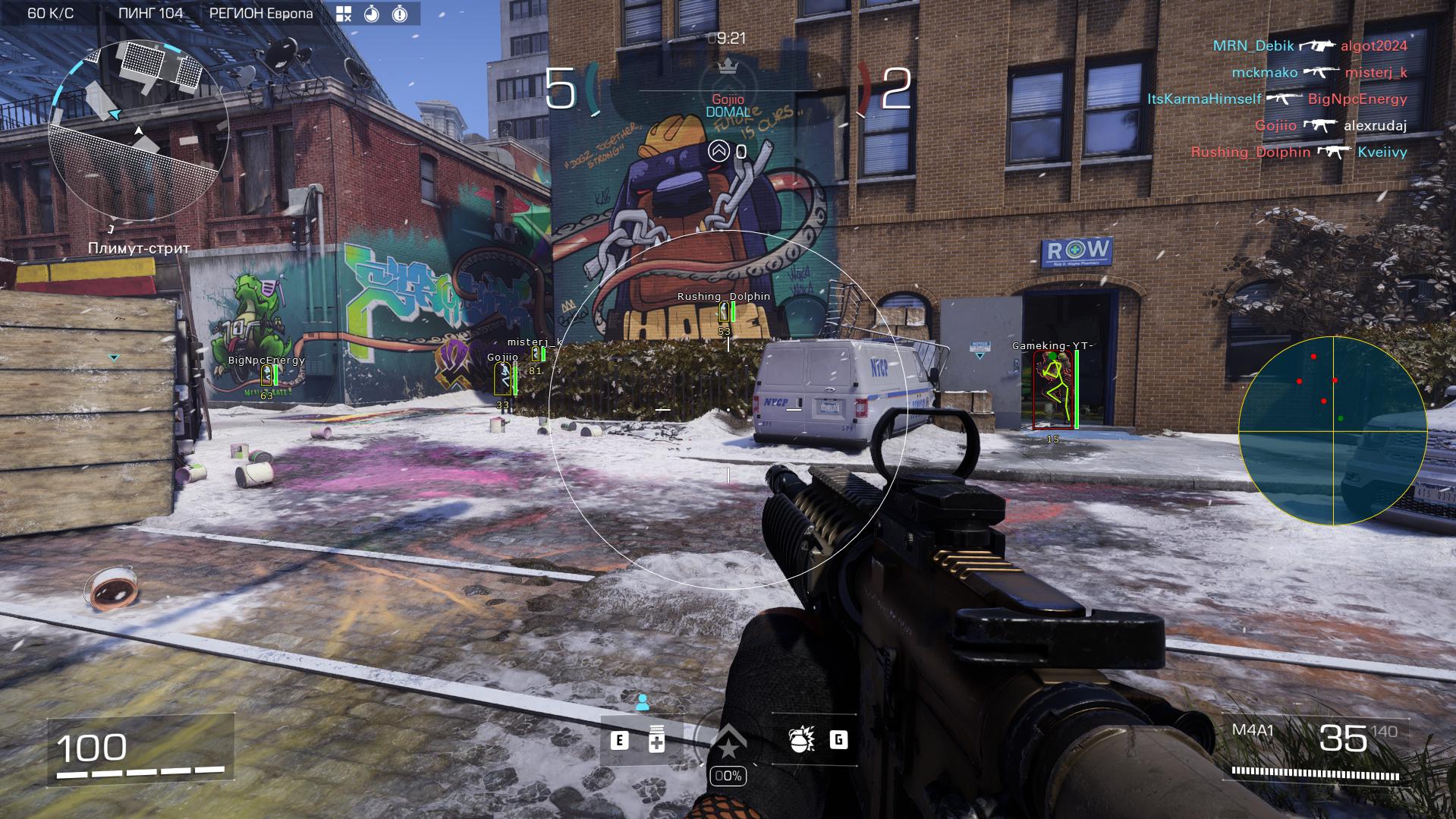The image size is (1456, 819).
Task: Click the teal radar overlay circle
Action: click(x=1333, y=430)
